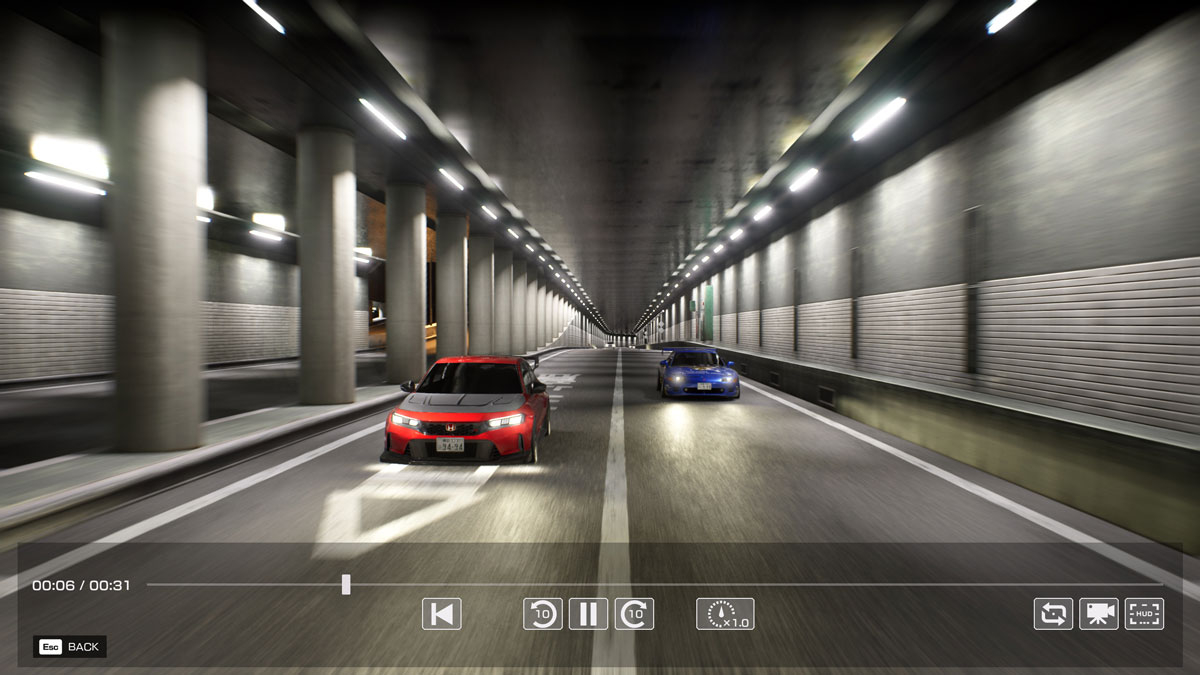Pause the replay playback
This screenshot has height=675, width=1200.
pos(588,614)
